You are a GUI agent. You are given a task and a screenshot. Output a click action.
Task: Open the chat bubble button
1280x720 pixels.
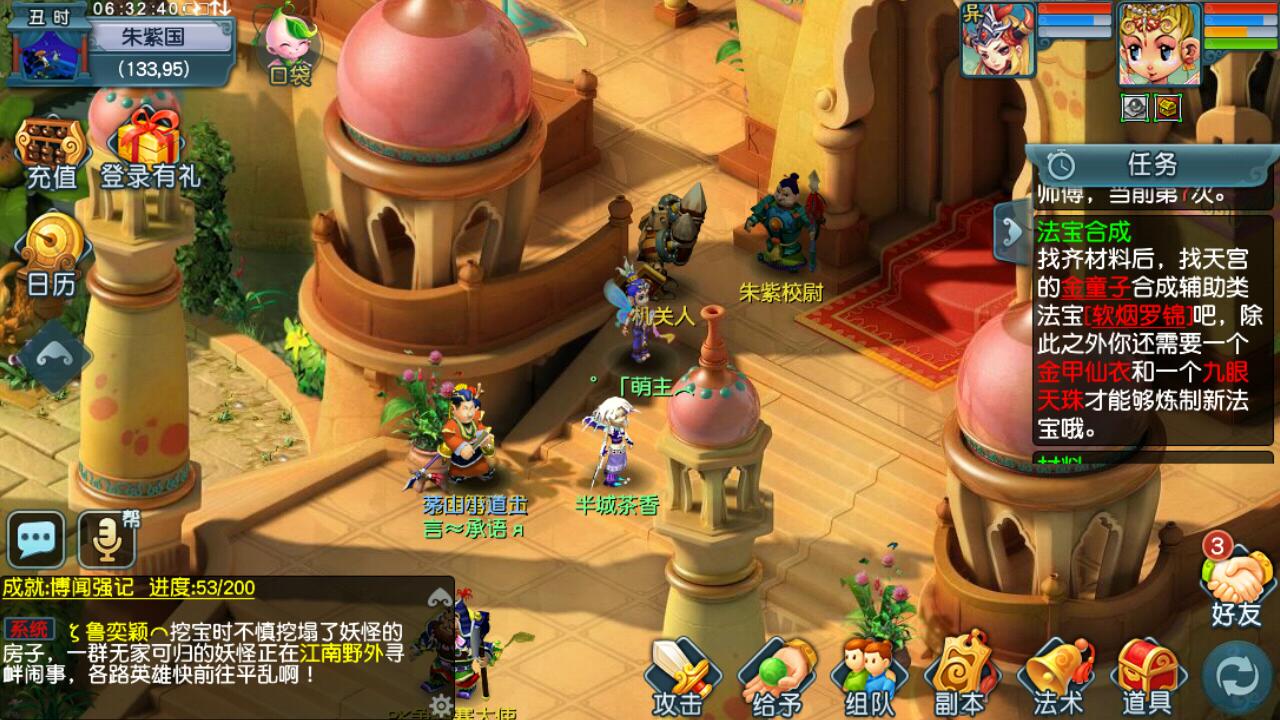[36, 541]
